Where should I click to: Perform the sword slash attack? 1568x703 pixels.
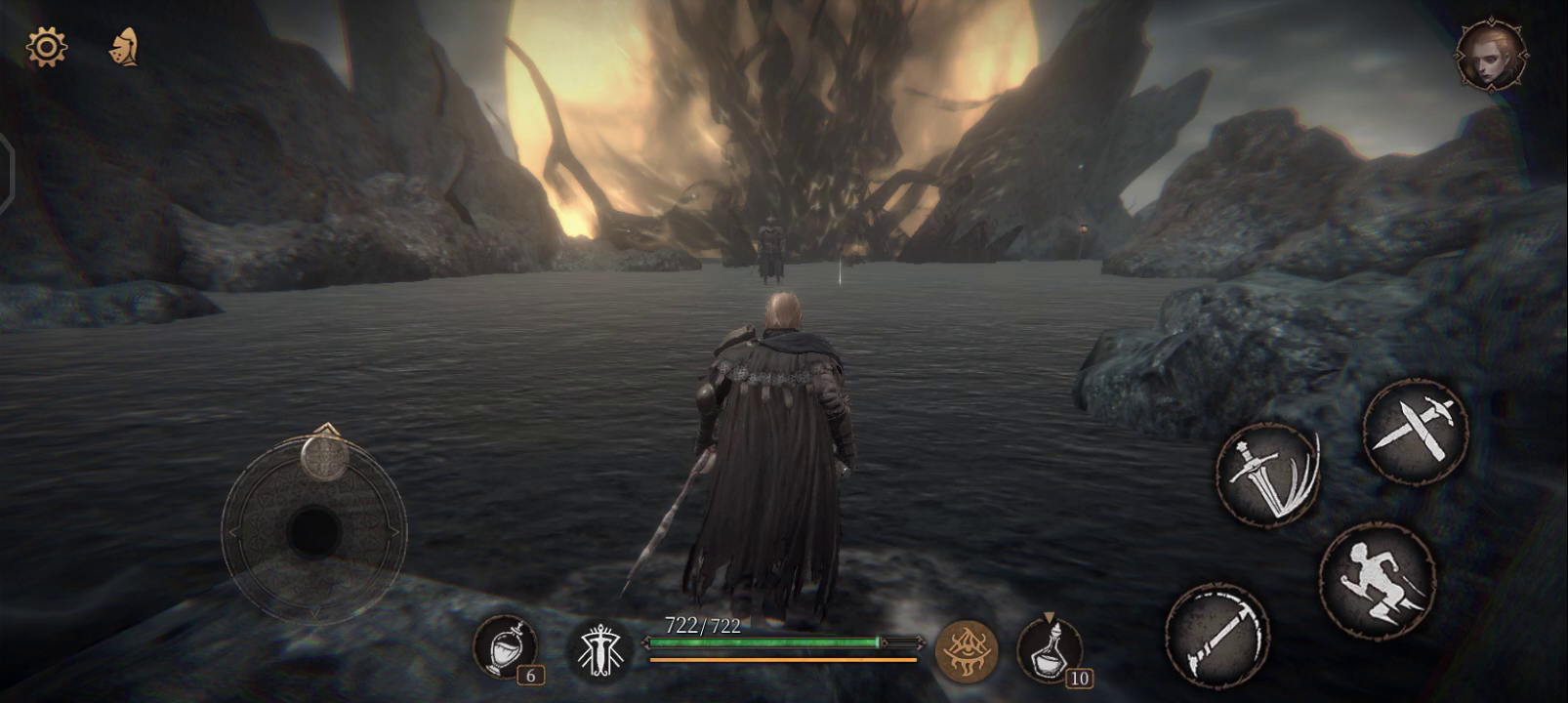pos(1267,476)
